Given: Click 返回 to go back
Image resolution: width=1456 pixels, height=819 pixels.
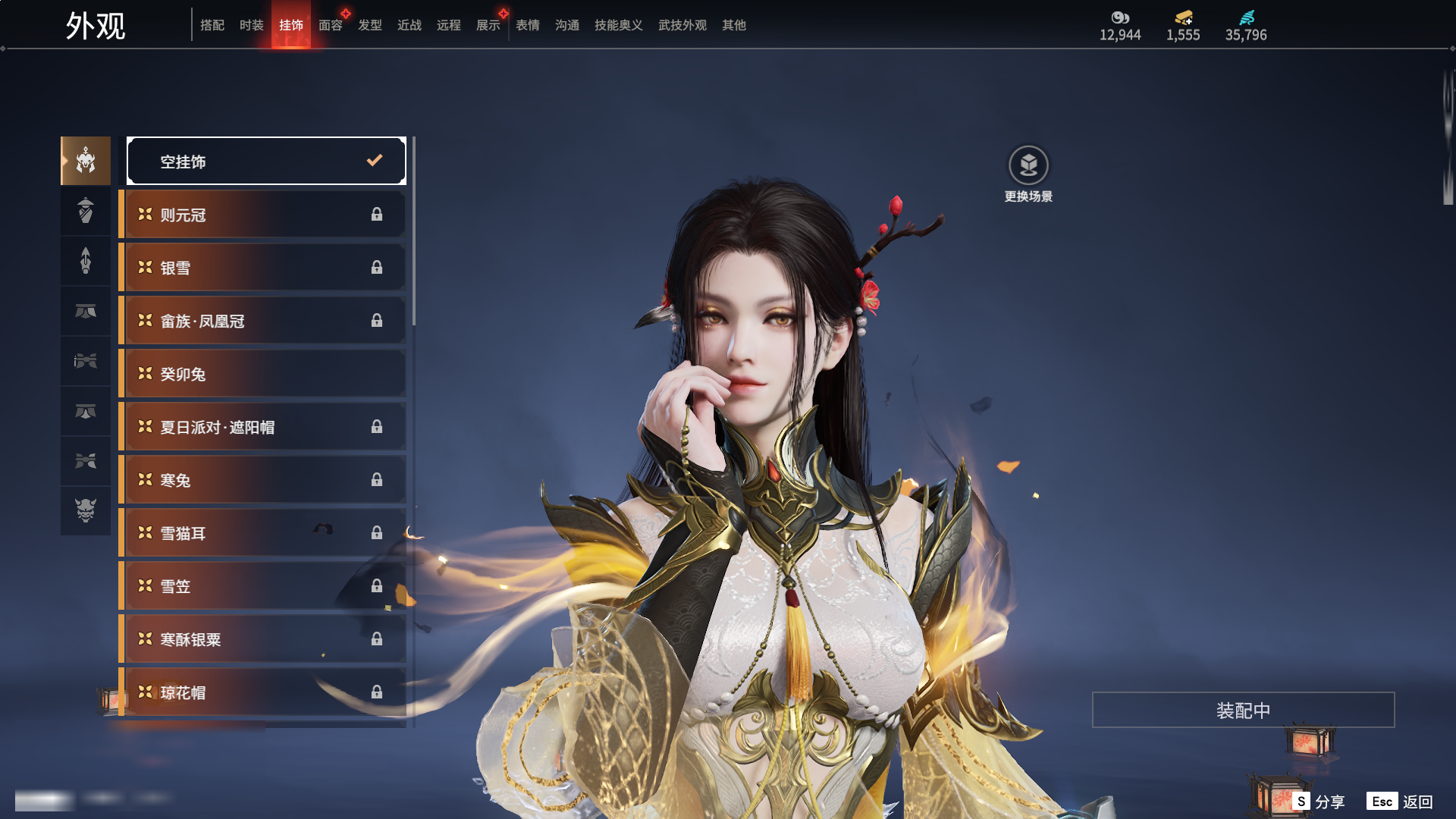Looking at the screenshot, I should 1401,802.
